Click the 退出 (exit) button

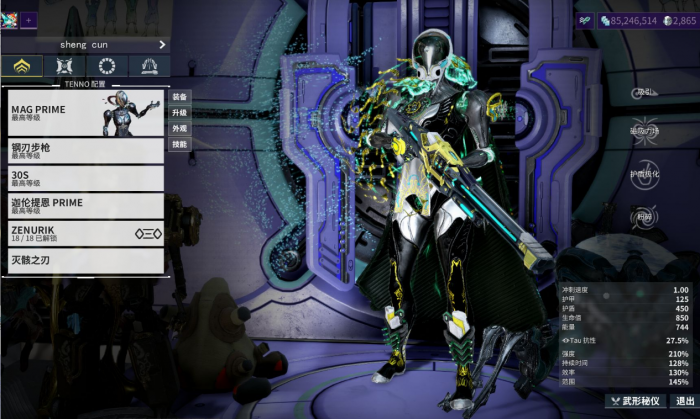(683, 401)
